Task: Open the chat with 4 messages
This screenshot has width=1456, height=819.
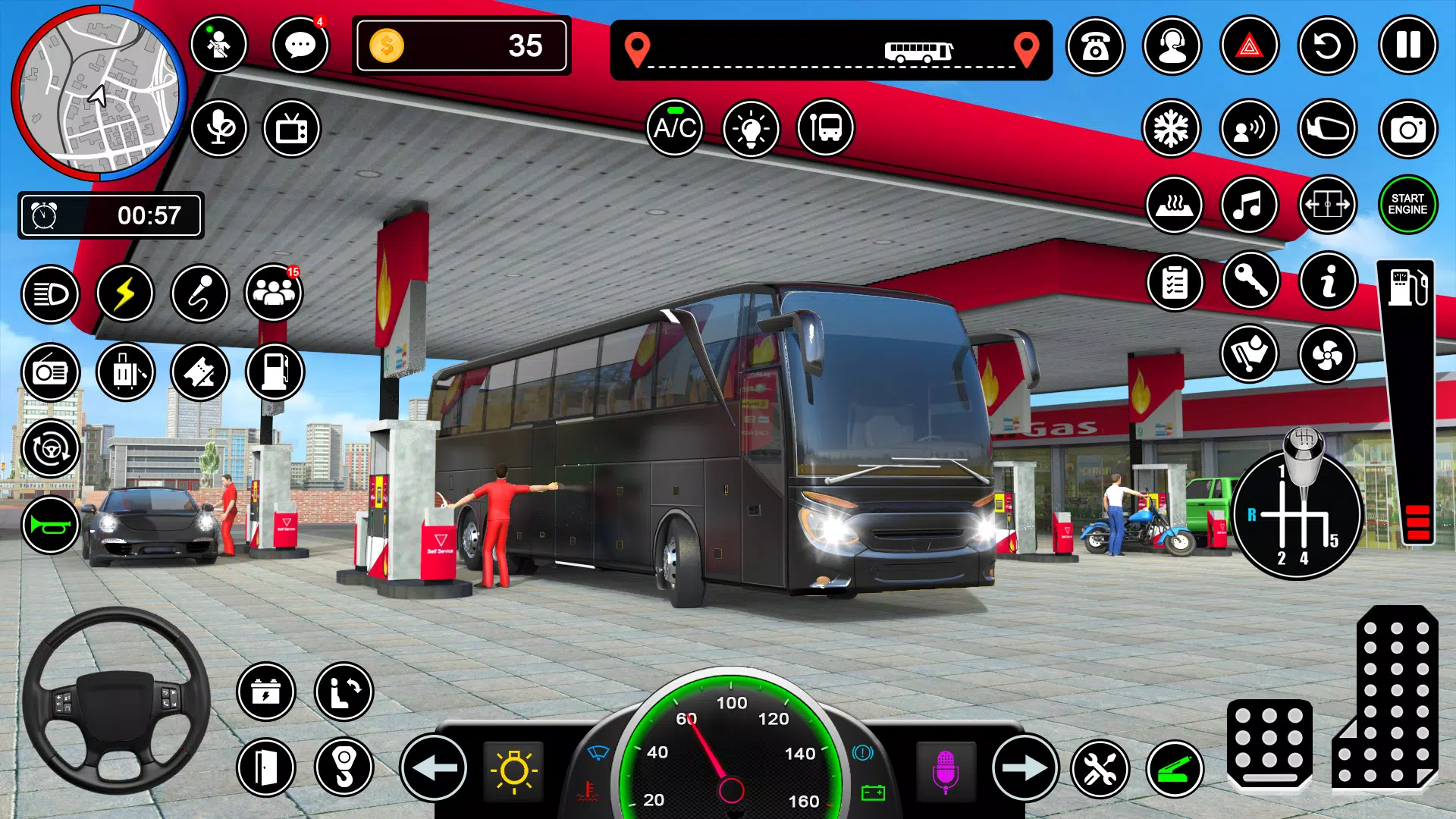Action: tap(300, 45)
